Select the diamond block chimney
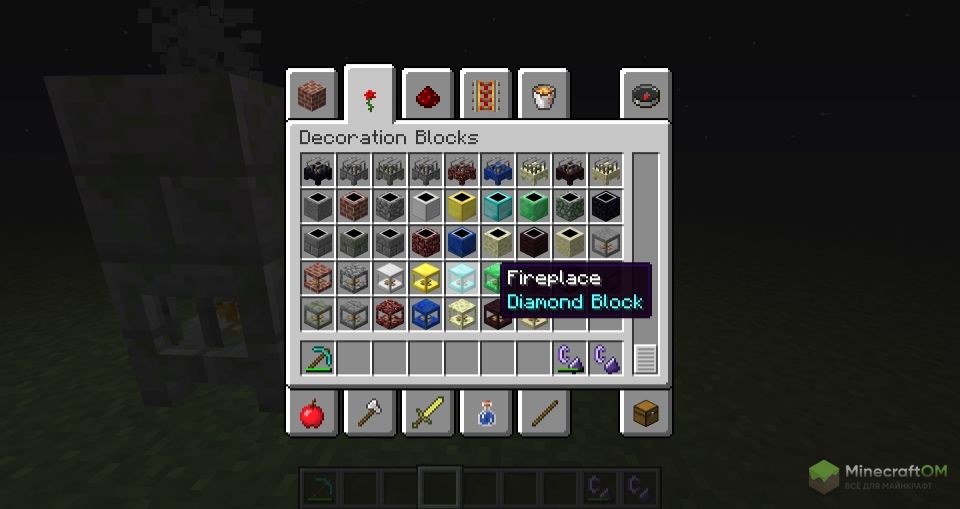 (x=498, y=207)
